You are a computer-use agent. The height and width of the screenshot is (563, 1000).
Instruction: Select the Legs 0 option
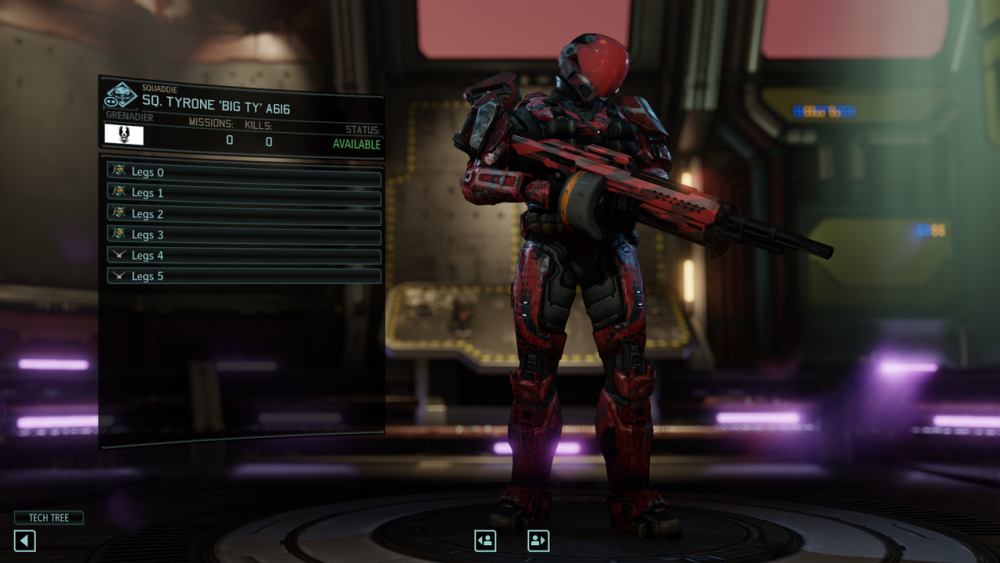244,172
